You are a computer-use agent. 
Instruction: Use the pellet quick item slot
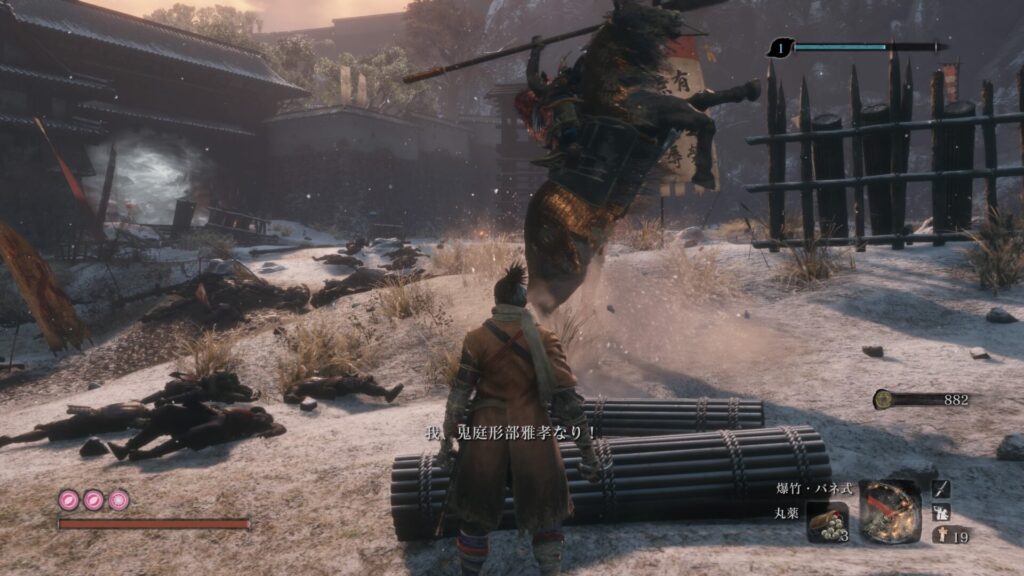(827, 520)
